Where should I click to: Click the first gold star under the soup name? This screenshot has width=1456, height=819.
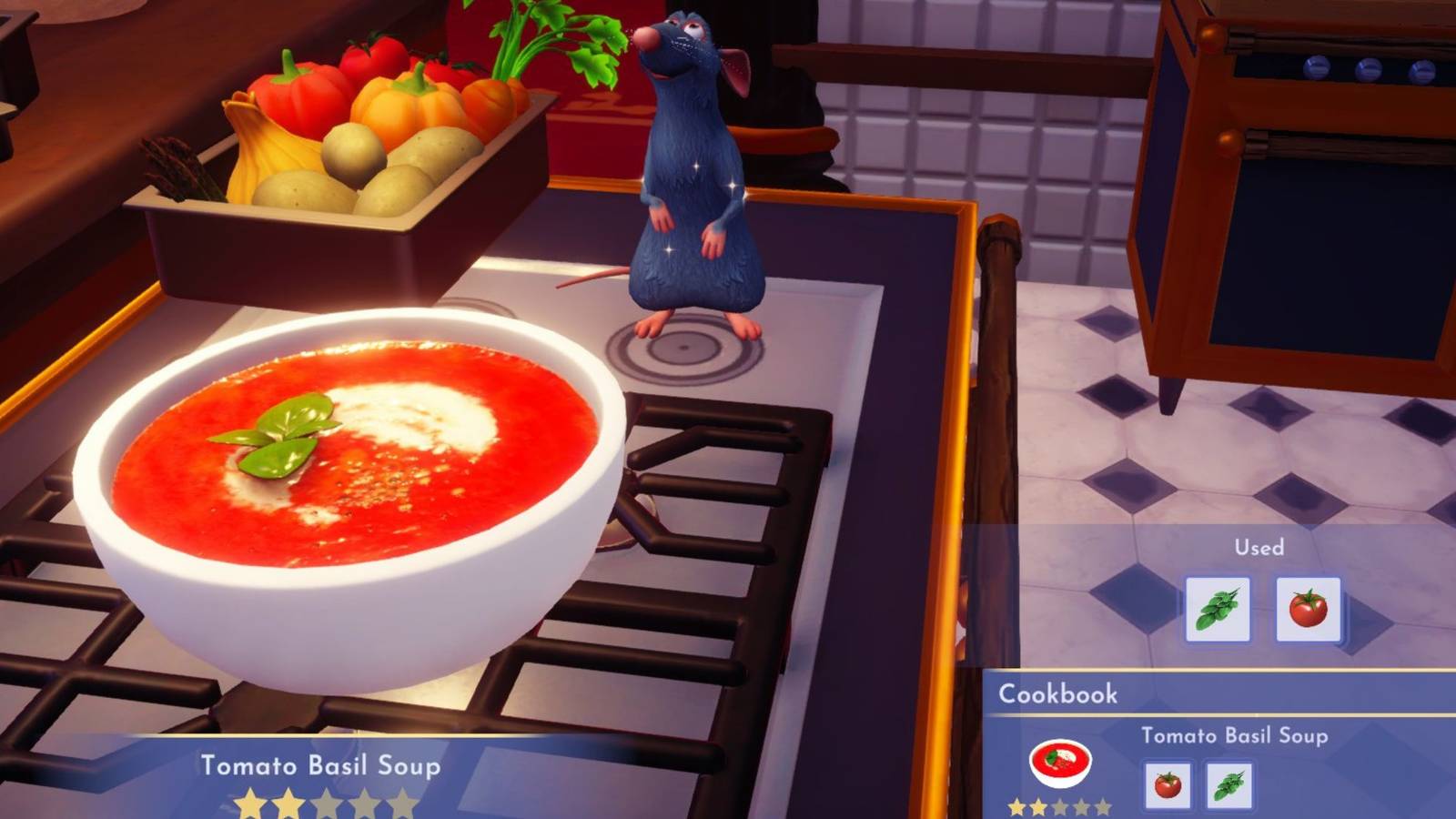tap(250, 803)
